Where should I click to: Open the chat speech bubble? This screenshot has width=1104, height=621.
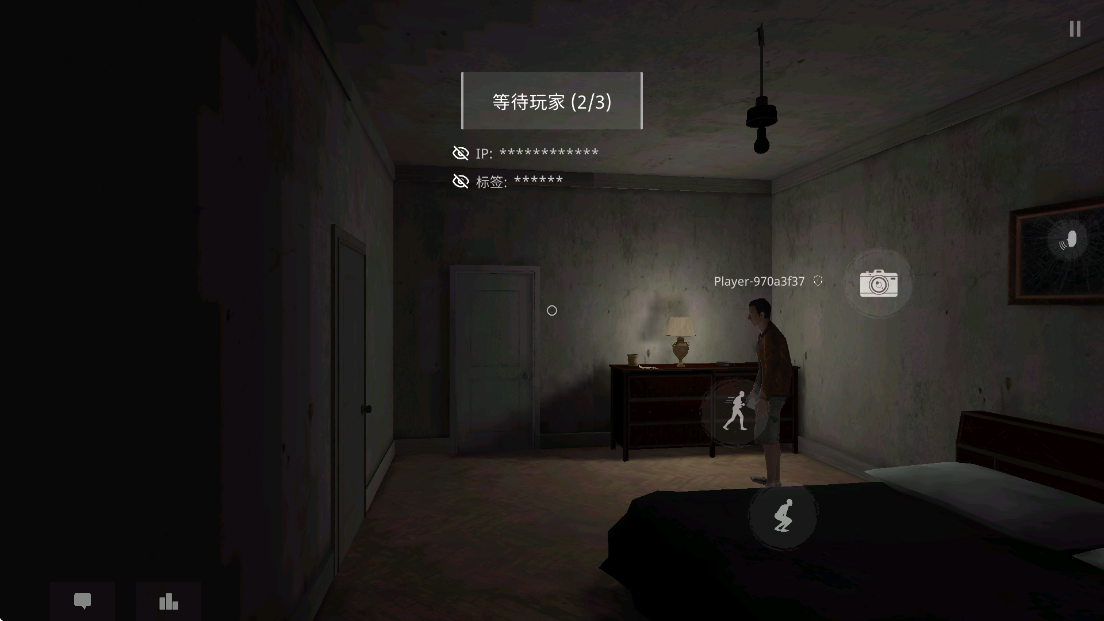(x=83, y=601)
